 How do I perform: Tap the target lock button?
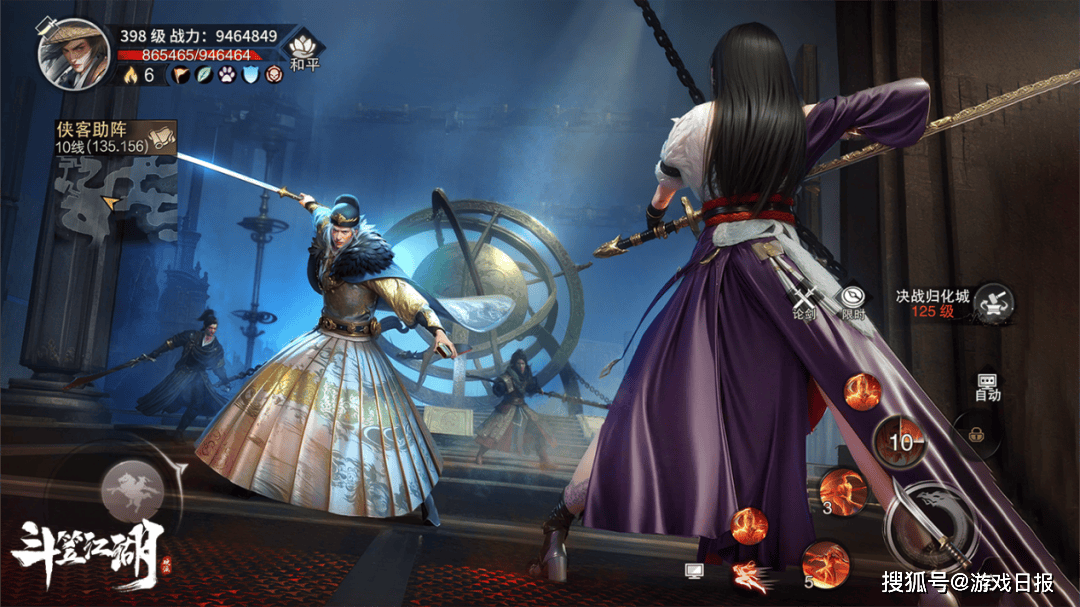pyautogui.click(x=973, y=431)
